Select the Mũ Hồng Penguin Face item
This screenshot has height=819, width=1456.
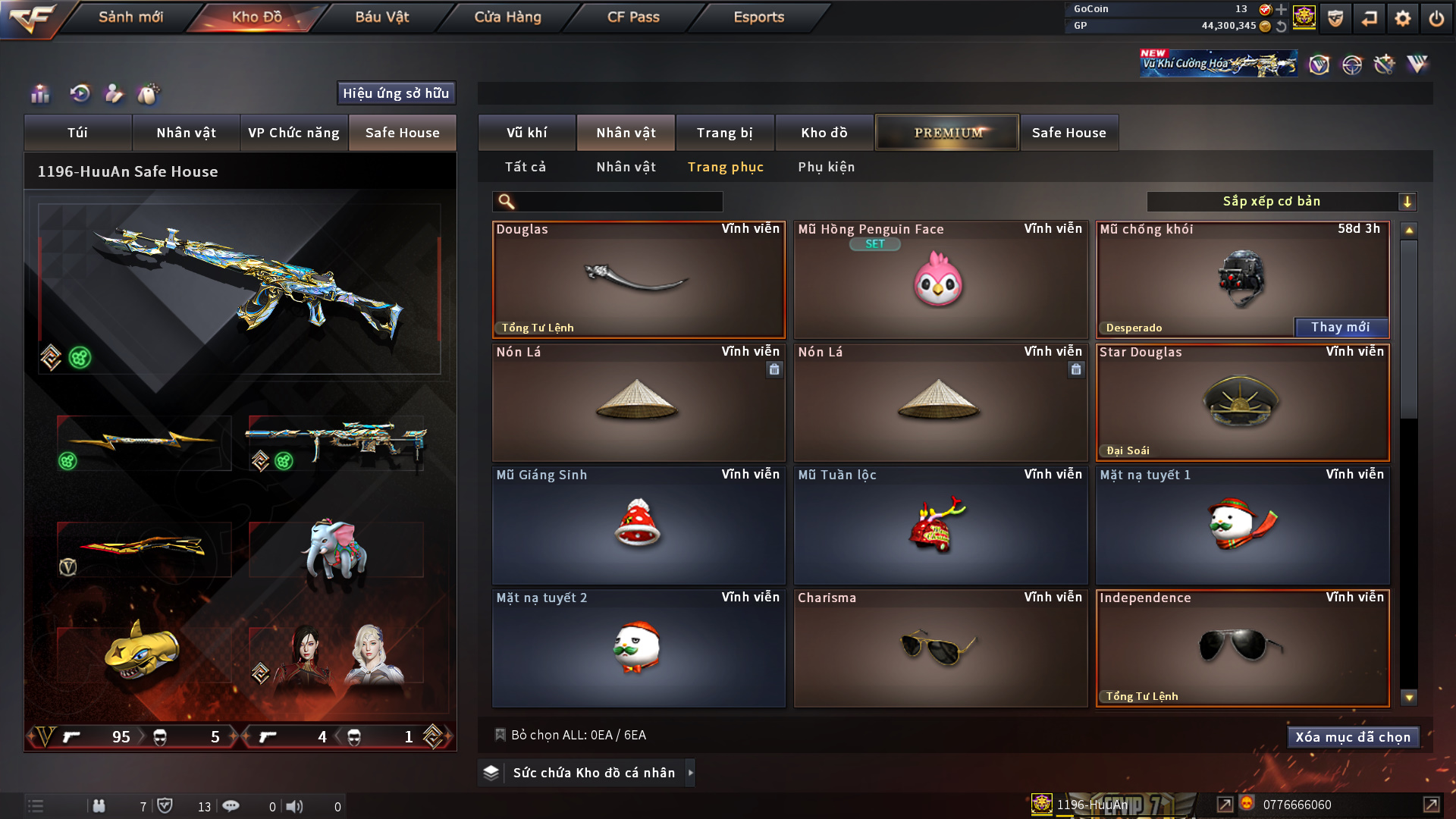(940, 281)
